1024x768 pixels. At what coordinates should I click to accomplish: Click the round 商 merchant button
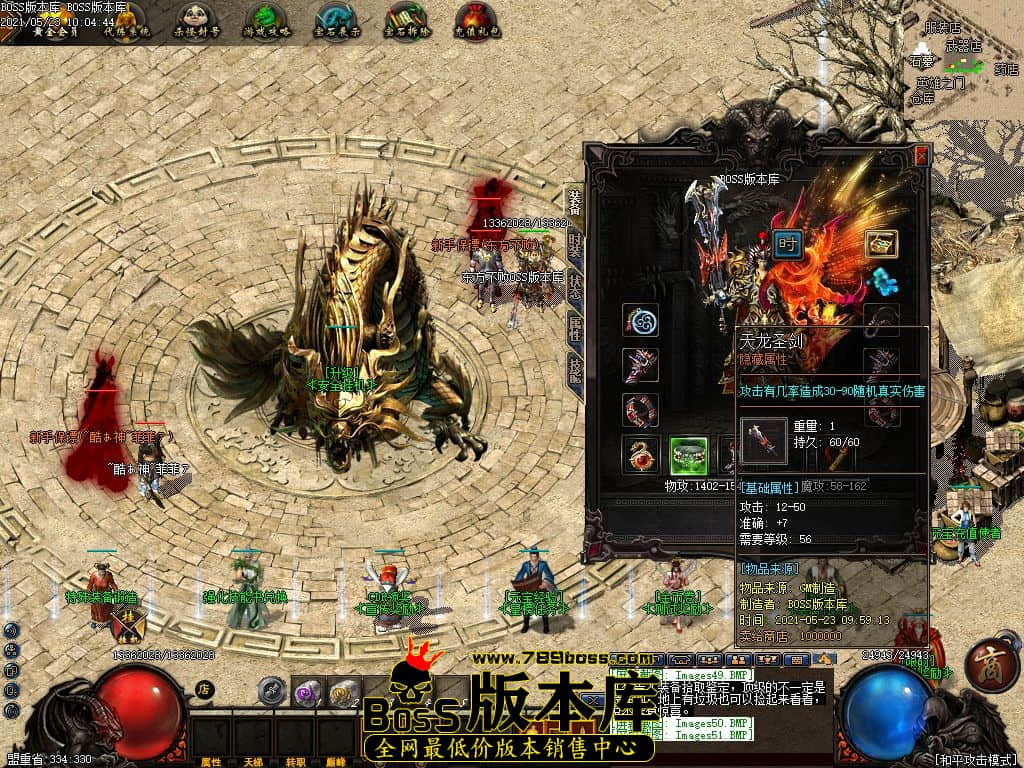tap(992, 666)
